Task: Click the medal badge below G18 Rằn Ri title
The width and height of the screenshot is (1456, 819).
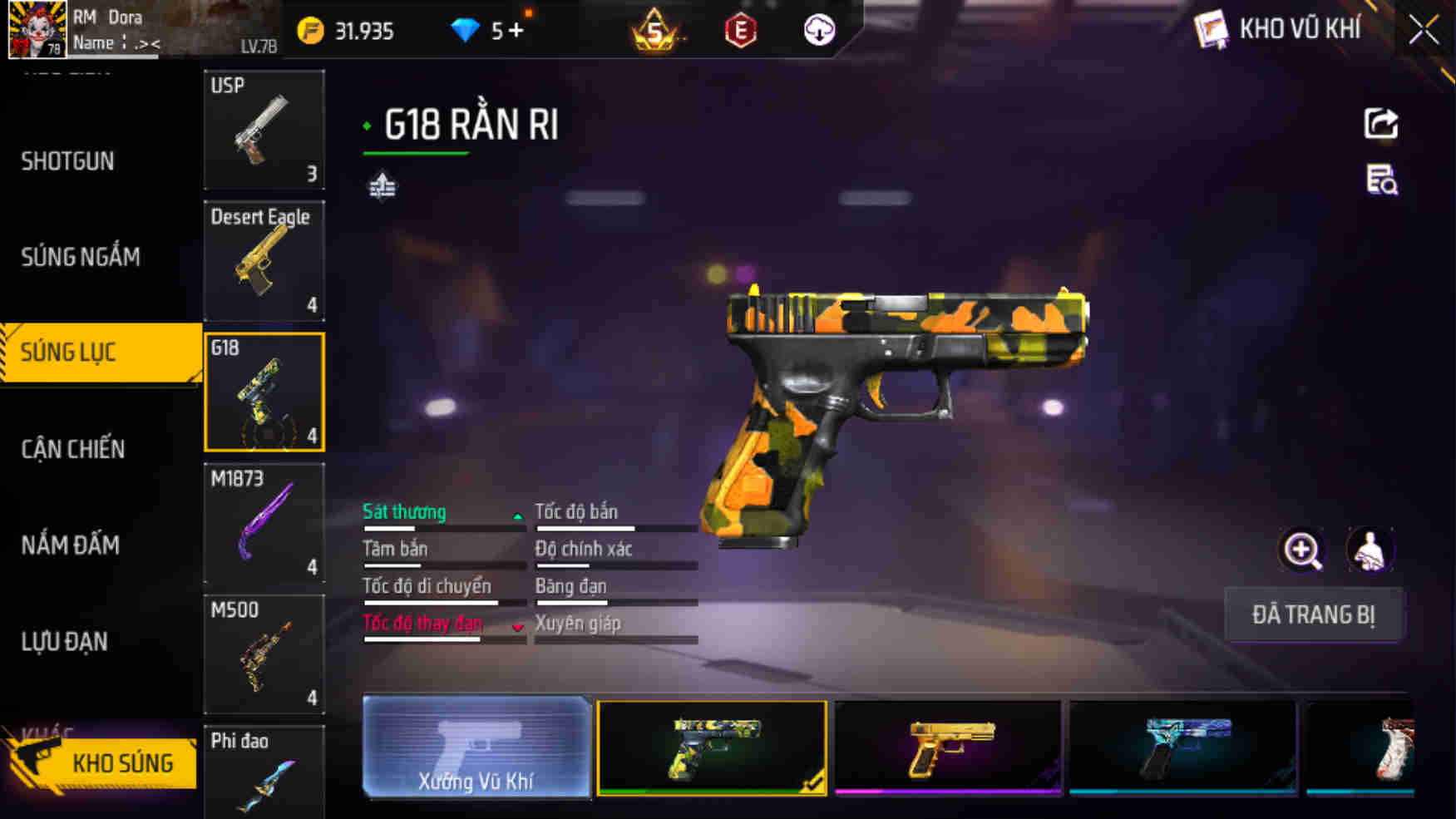Action: coord(383,186)
